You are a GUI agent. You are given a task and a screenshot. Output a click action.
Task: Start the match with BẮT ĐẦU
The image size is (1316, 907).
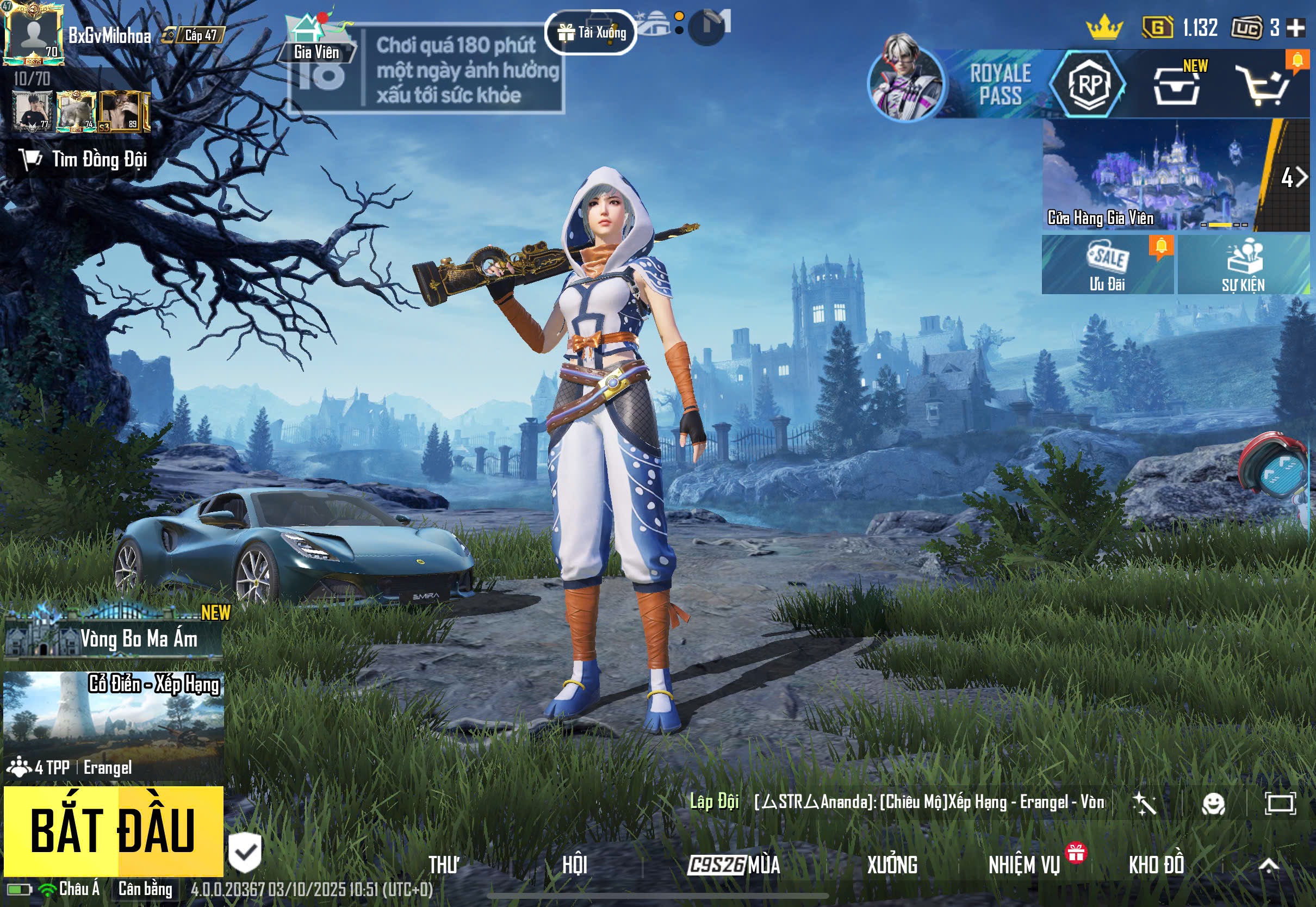point(113,830)
